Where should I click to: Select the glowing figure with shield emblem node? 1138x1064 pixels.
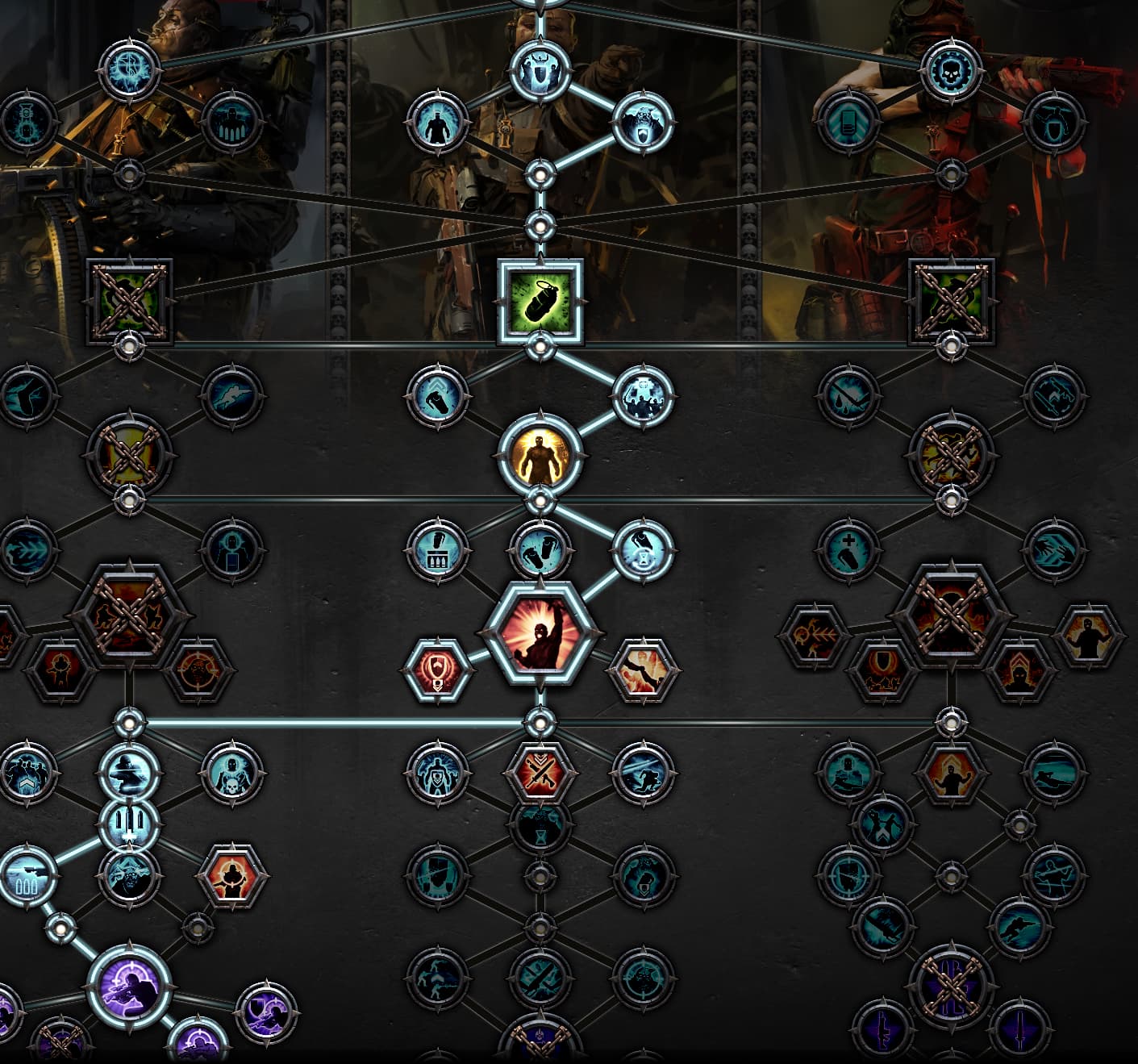(x=438, y=771)
